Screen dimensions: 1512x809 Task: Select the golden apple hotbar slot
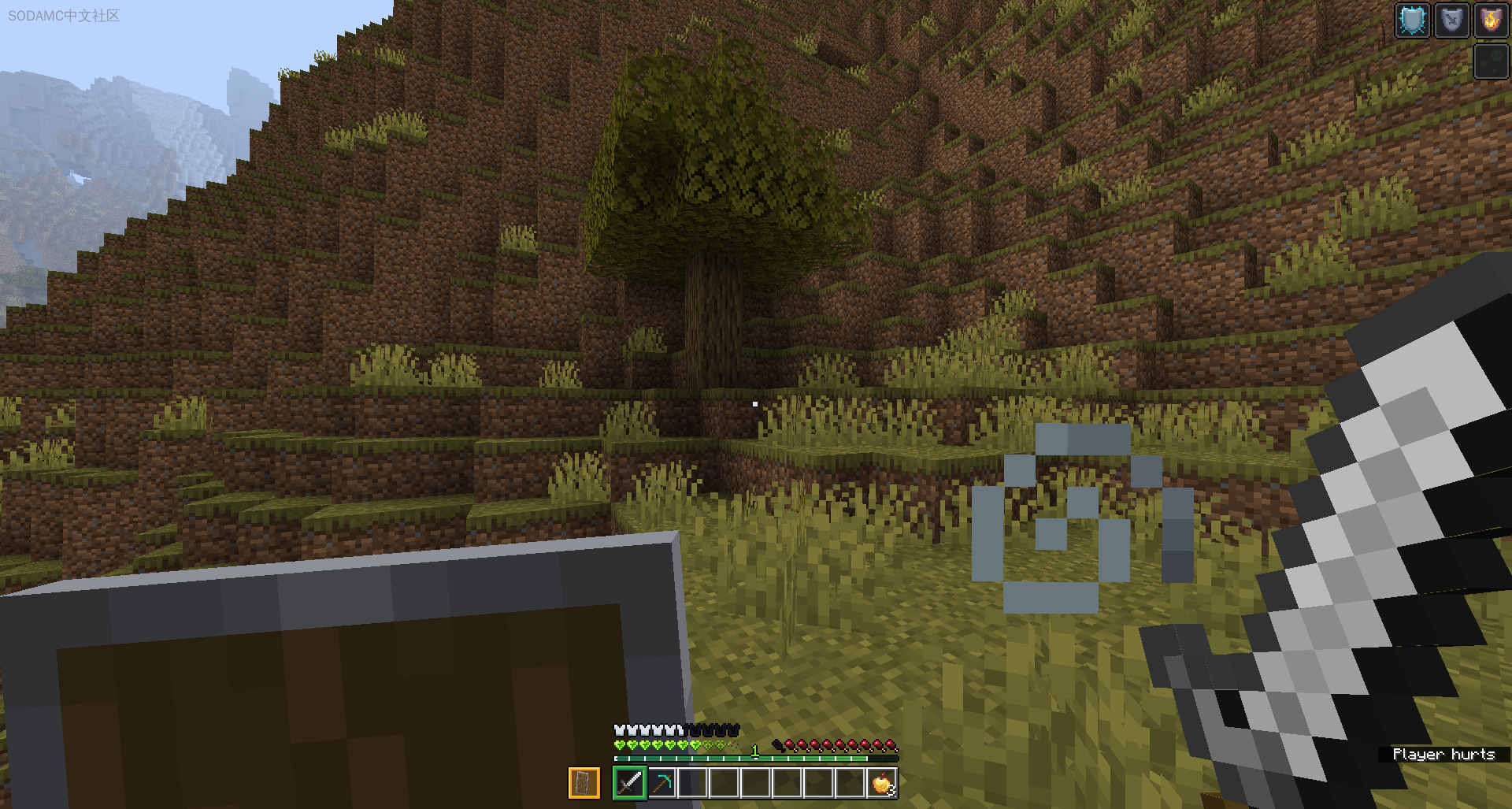(x=882, y=783)
